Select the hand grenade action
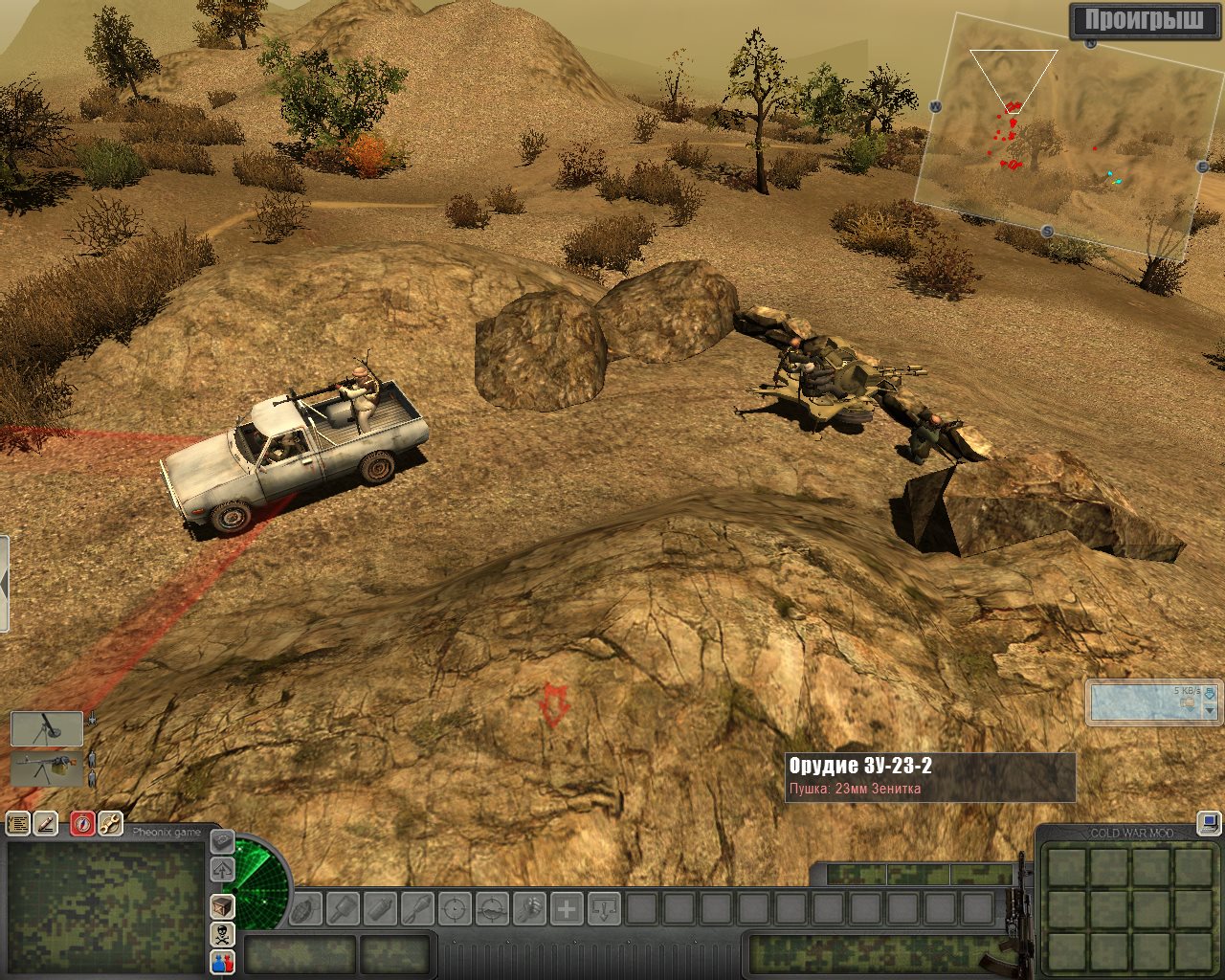This screenshot has width=1225, height=980. coord(305,907)
